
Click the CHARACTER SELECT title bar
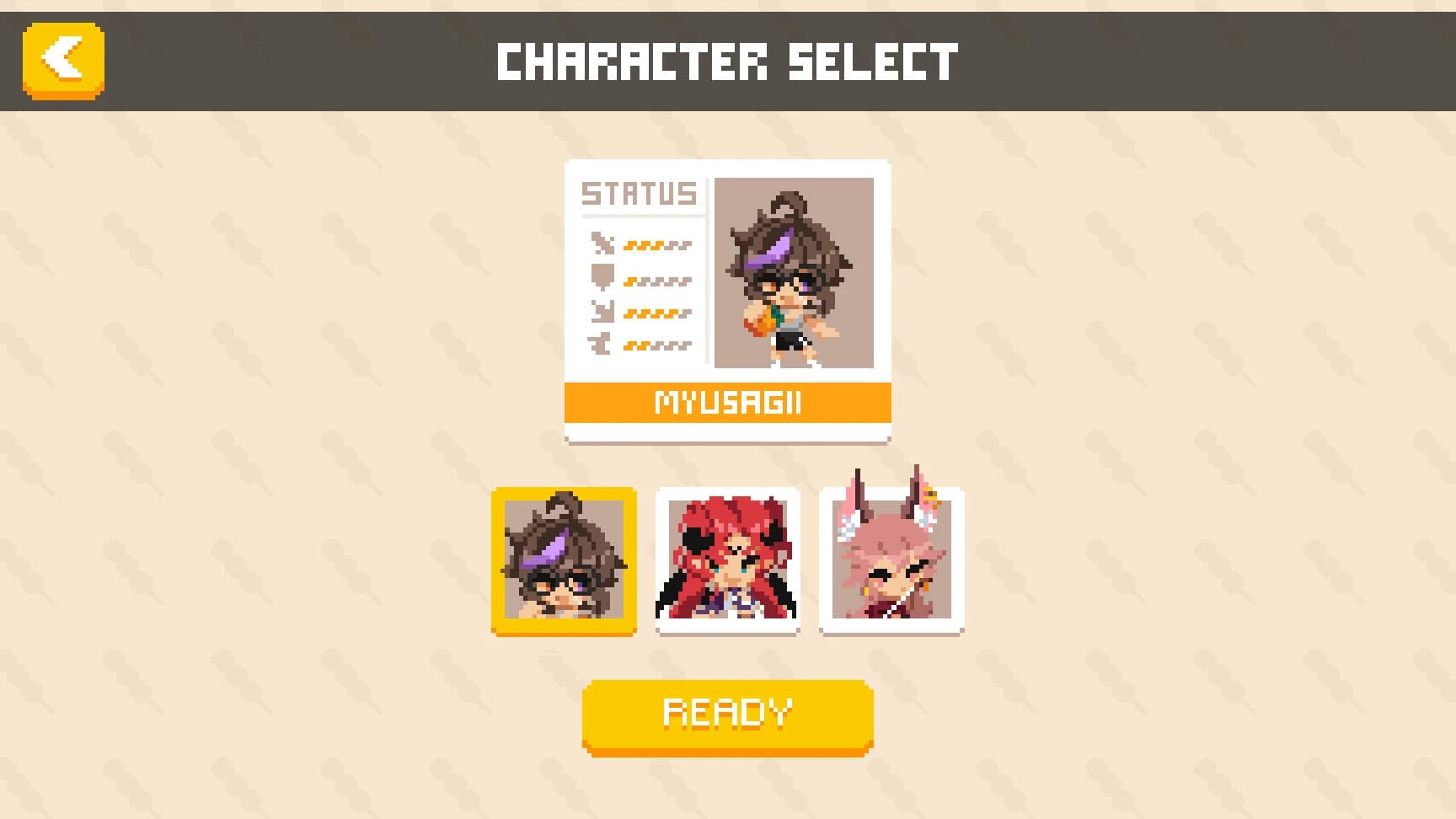[x=728, y=57]
